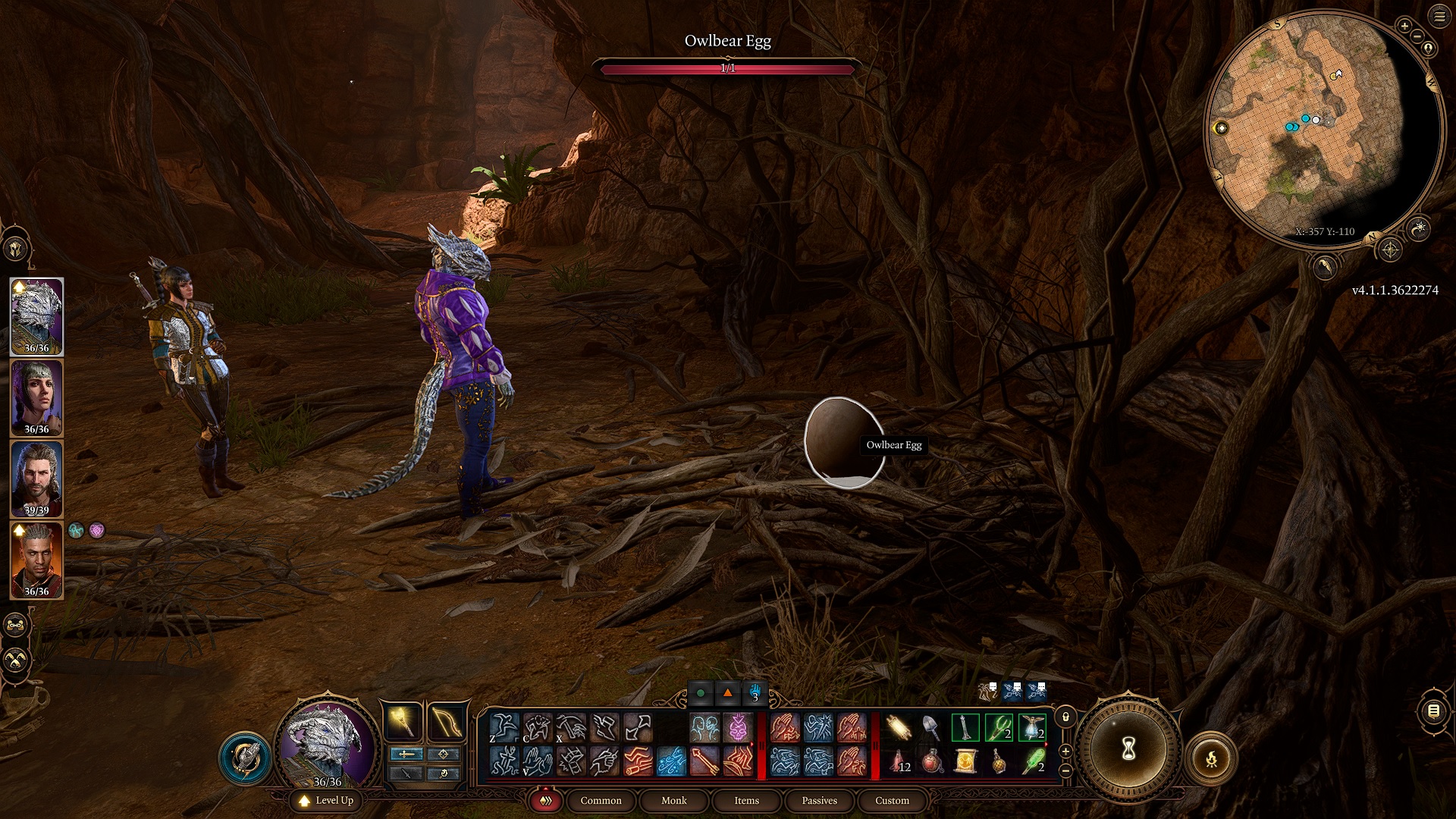Open the hamburger menu near the minimap
This screenshot has height=819, width=1456.
click(1440, 17)
